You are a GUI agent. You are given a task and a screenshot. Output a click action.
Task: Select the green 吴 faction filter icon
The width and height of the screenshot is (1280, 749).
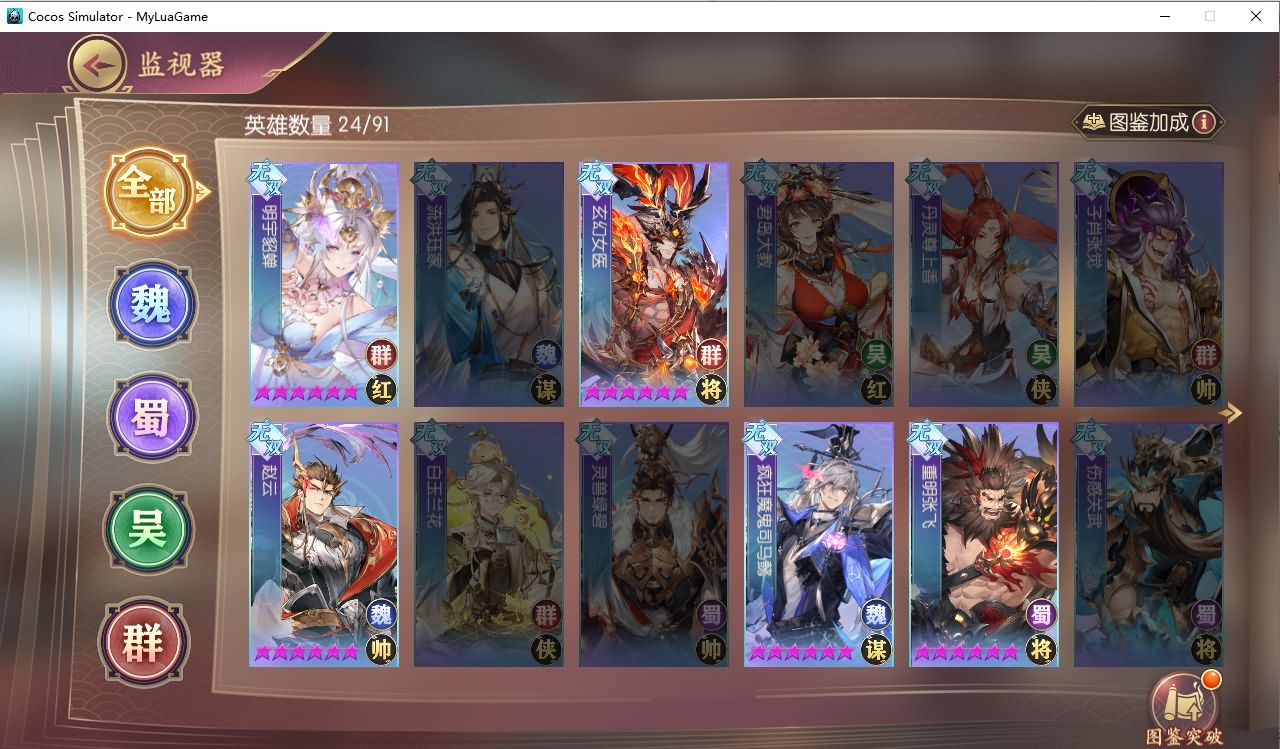pyautogui.click(x=148, y=530)
